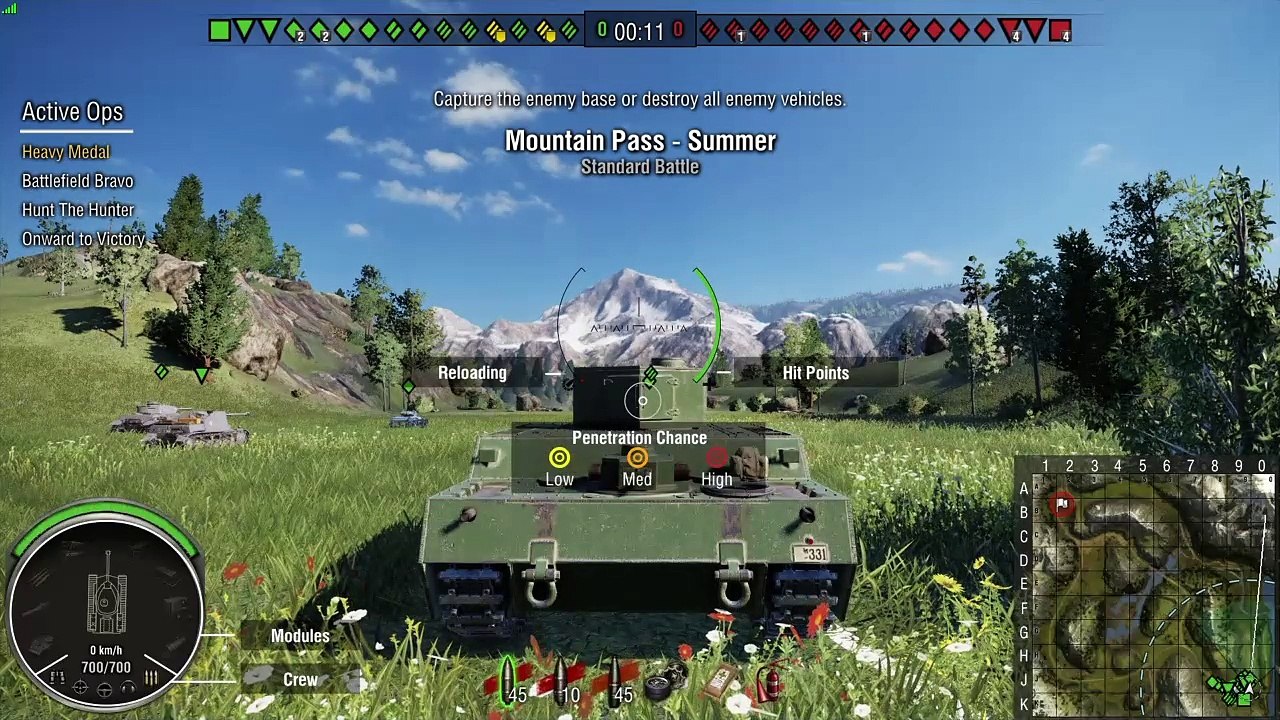Screen dimensions: 1280x720
Task: Choose the Hunt The Hunter op
Action: coord(78,210)
